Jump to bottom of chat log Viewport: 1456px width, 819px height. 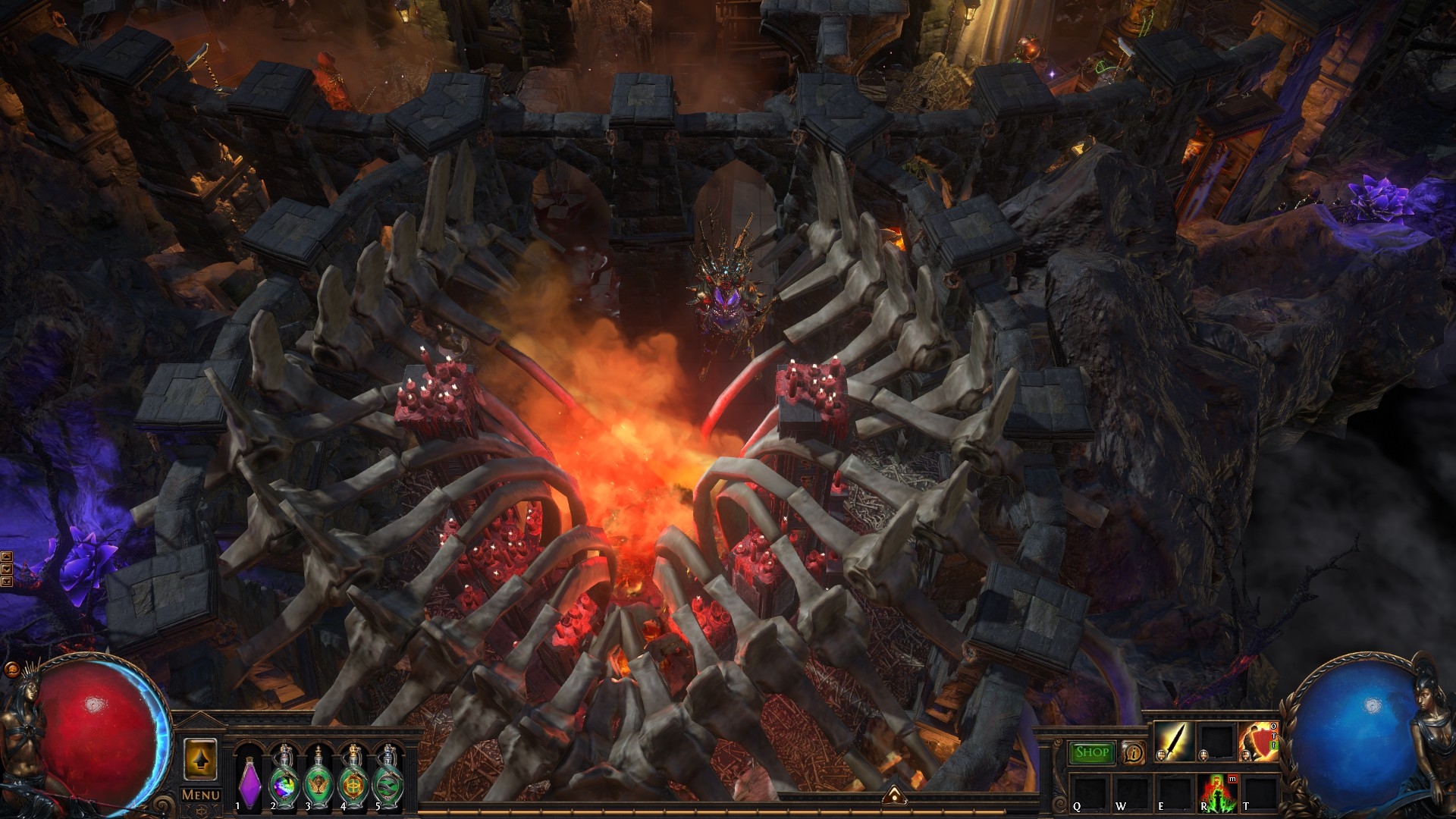[x=7, y=581]
